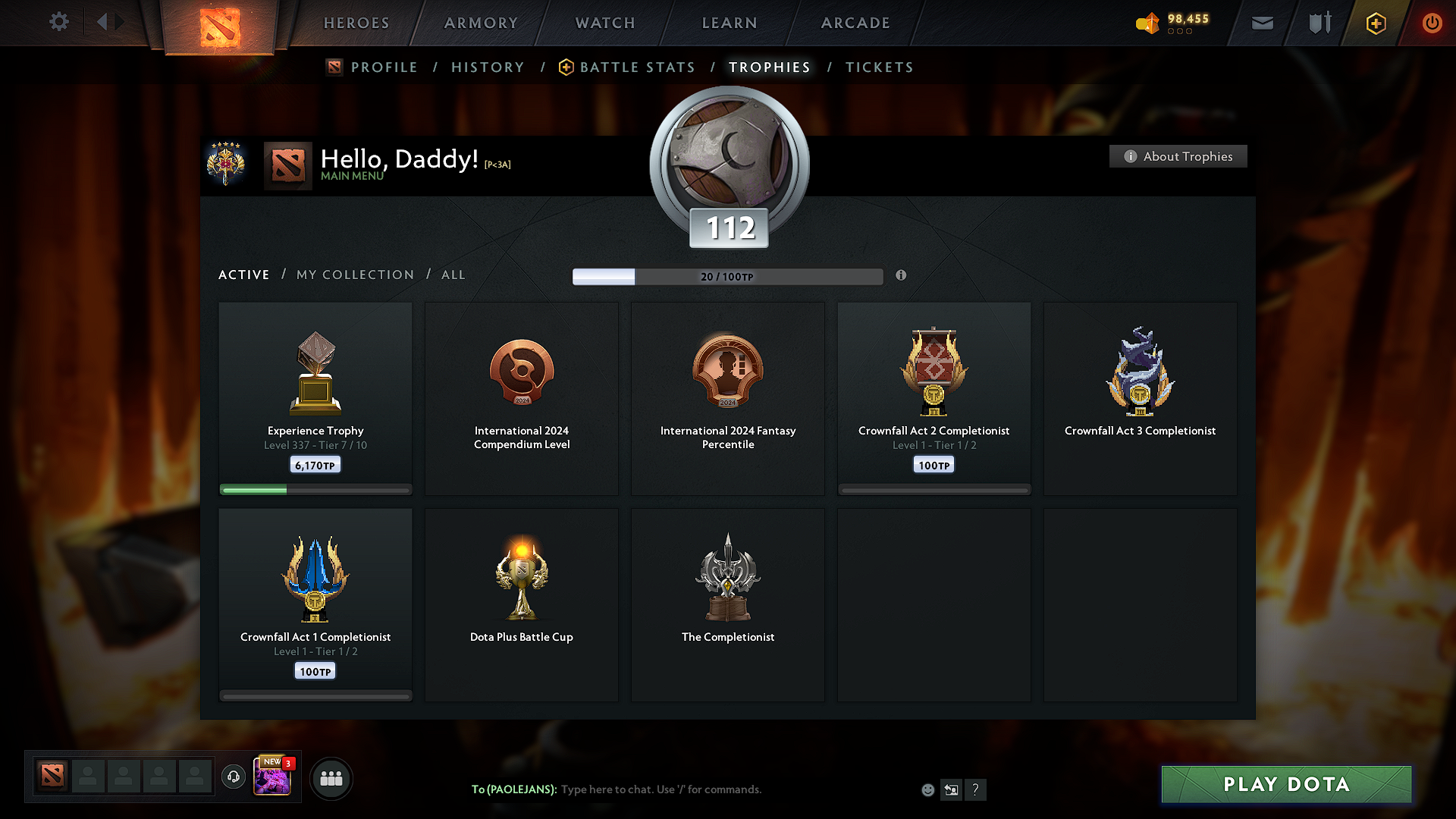
Task: Click the power button to exit
Action: (1432, 23)
